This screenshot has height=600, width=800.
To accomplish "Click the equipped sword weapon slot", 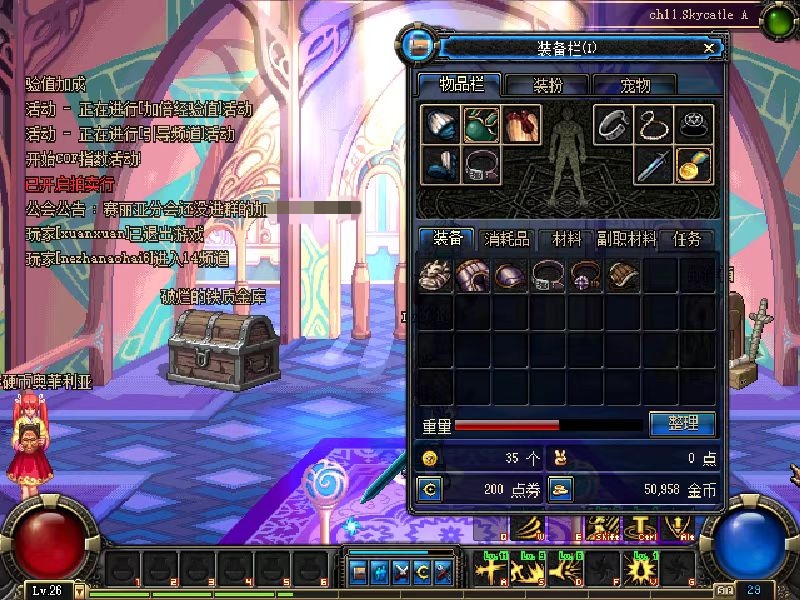I will (x=654, y=164).
